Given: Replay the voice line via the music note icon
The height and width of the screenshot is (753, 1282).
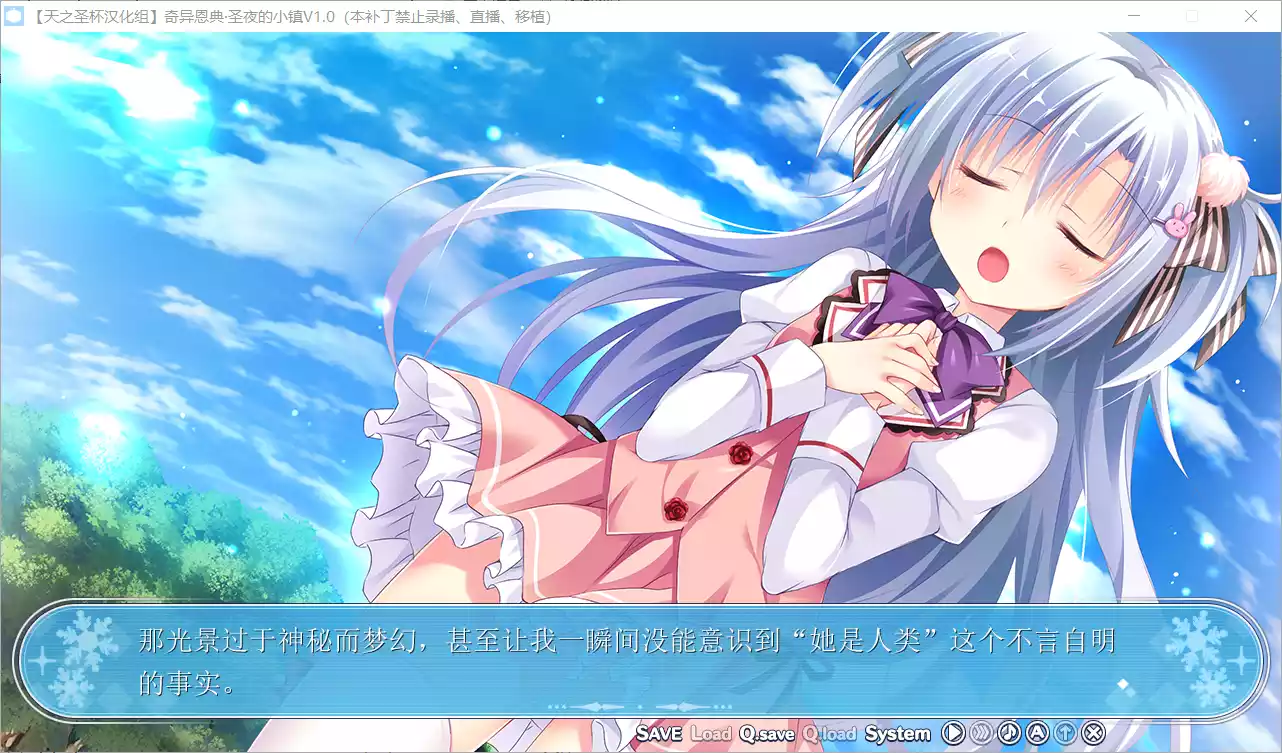Looking at the screenshot, I should 1009,733.
